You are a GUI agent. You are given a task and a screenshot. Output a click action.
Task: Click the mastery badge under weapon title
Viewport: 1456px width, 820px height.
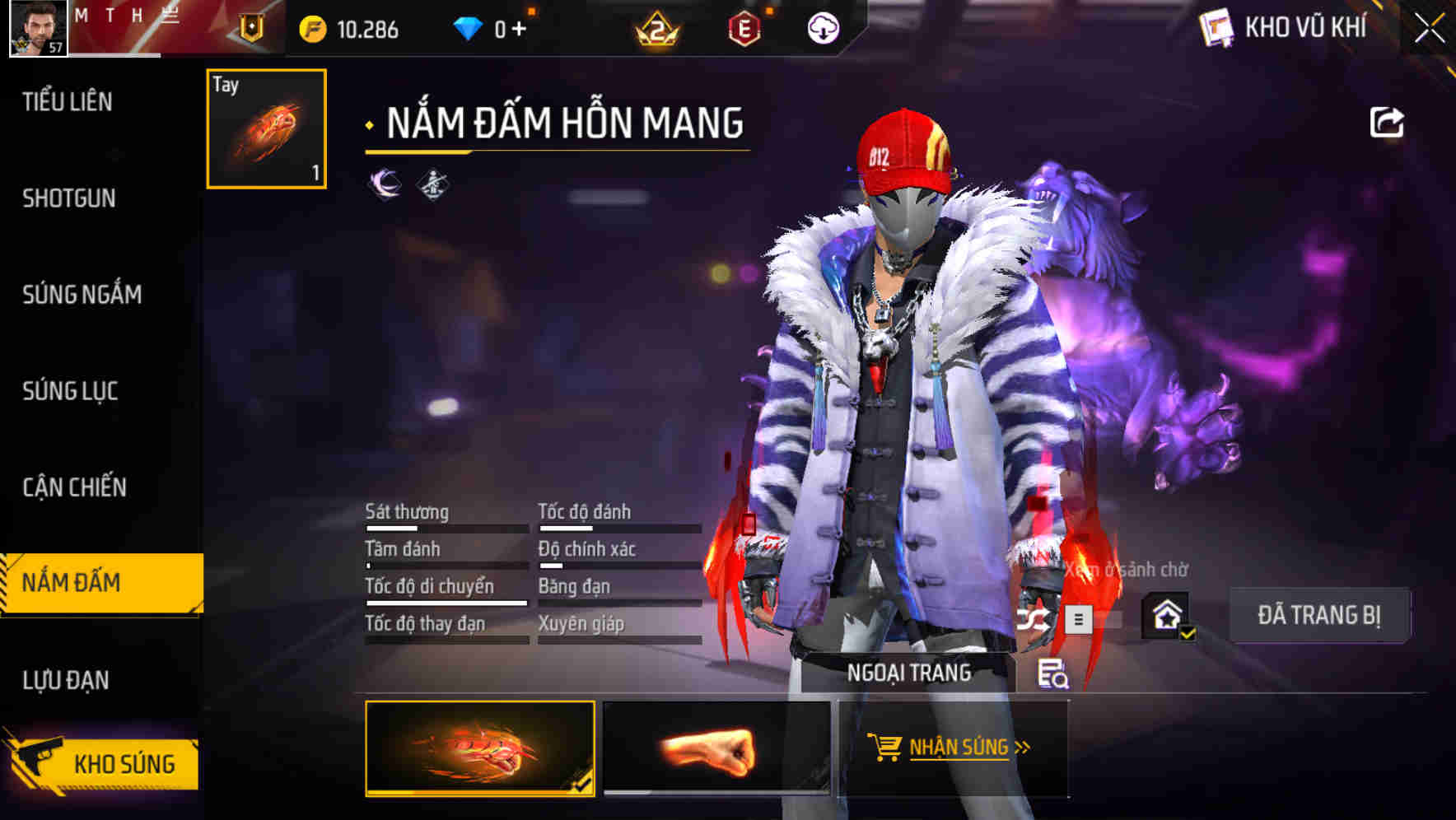(434, 184)
